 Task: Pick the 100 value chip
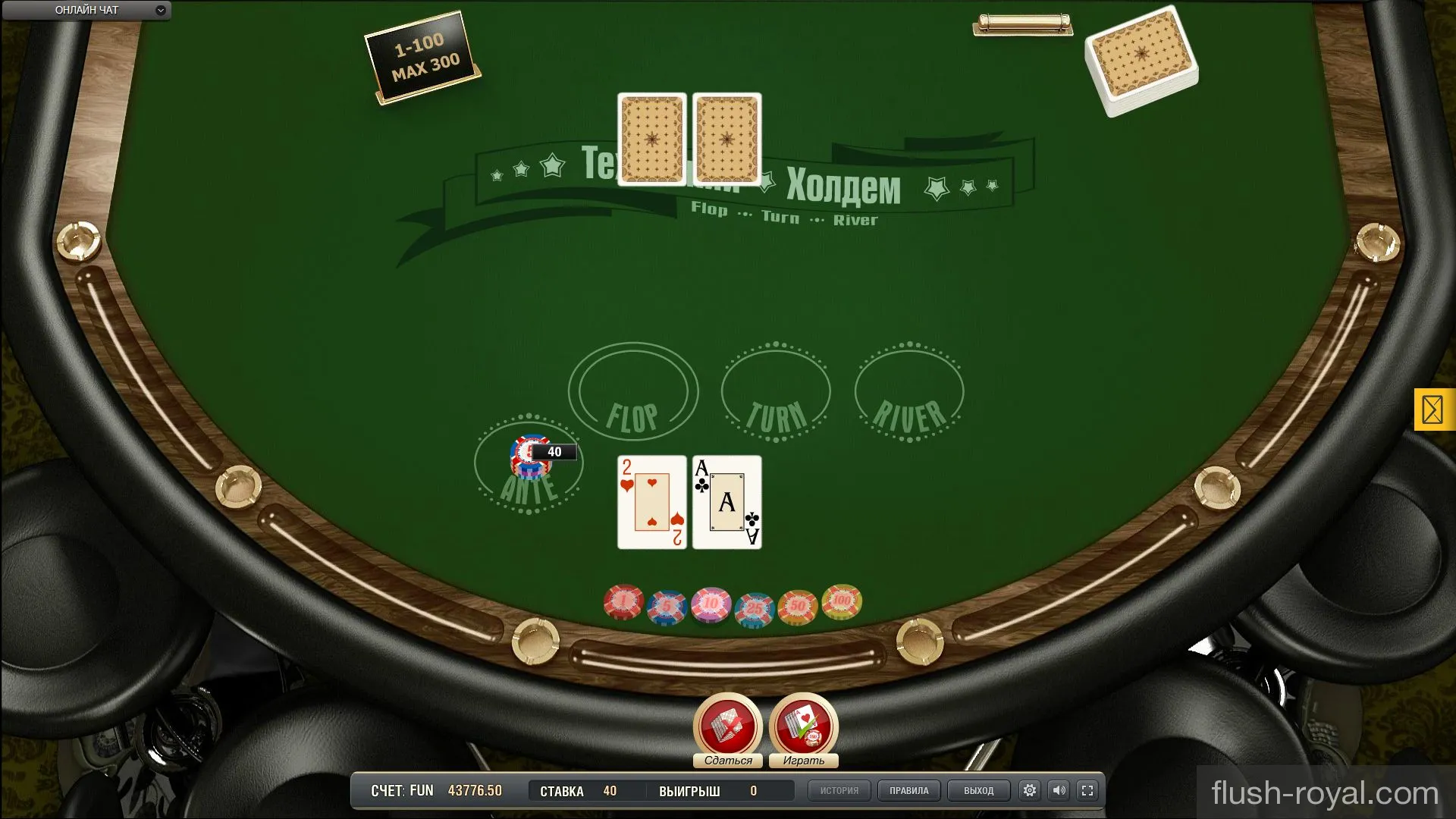pos(842,601)
